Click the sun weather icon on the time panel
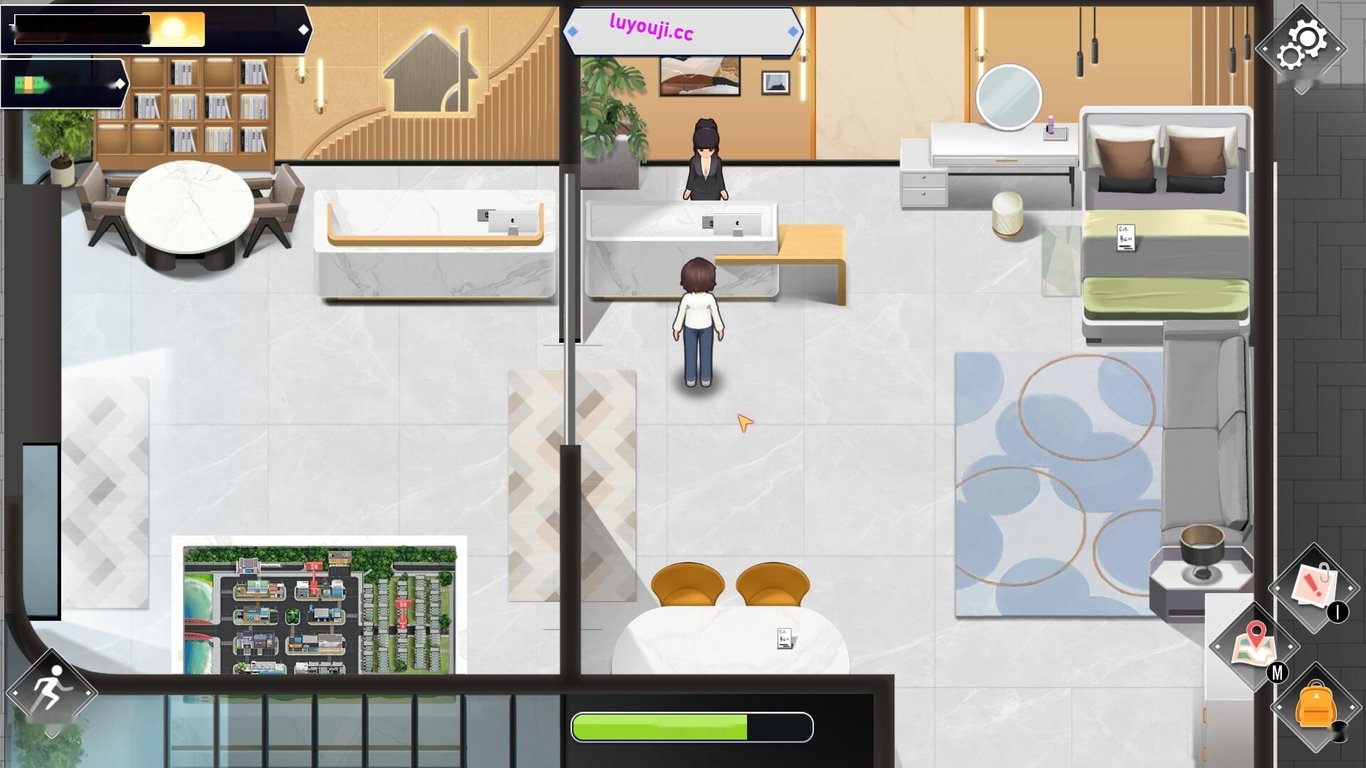Screen dimensions: 1366x768 click(x=174, y=28)
